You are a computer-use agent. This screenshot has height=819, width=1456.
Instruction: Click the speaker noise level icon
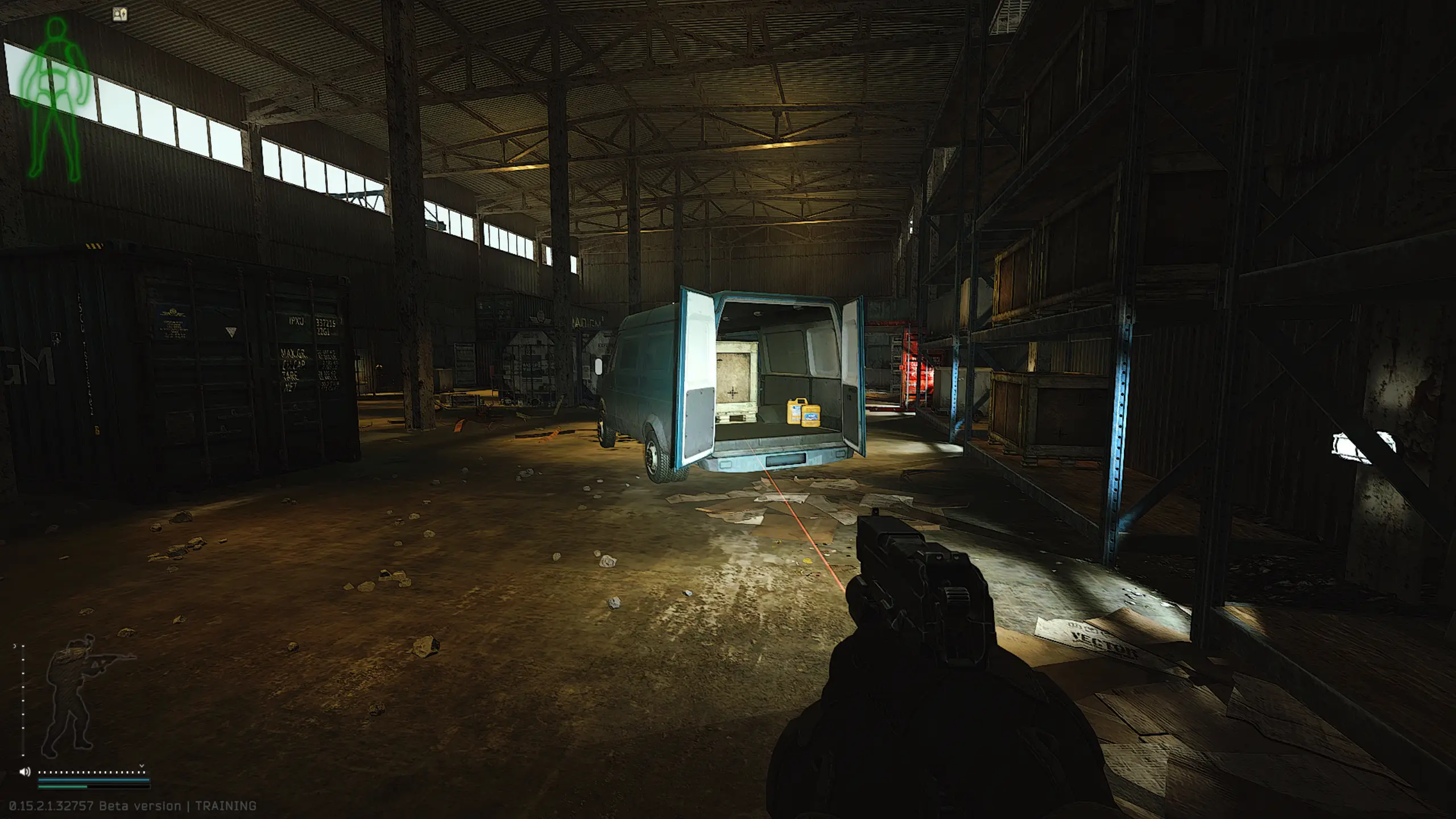click(24, 772)
